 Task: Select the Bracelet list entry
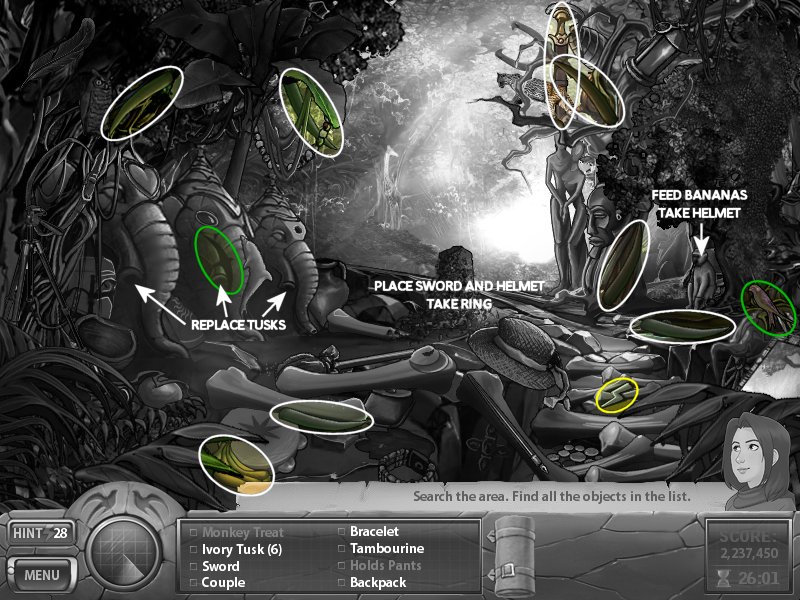[x=374, y=532]
